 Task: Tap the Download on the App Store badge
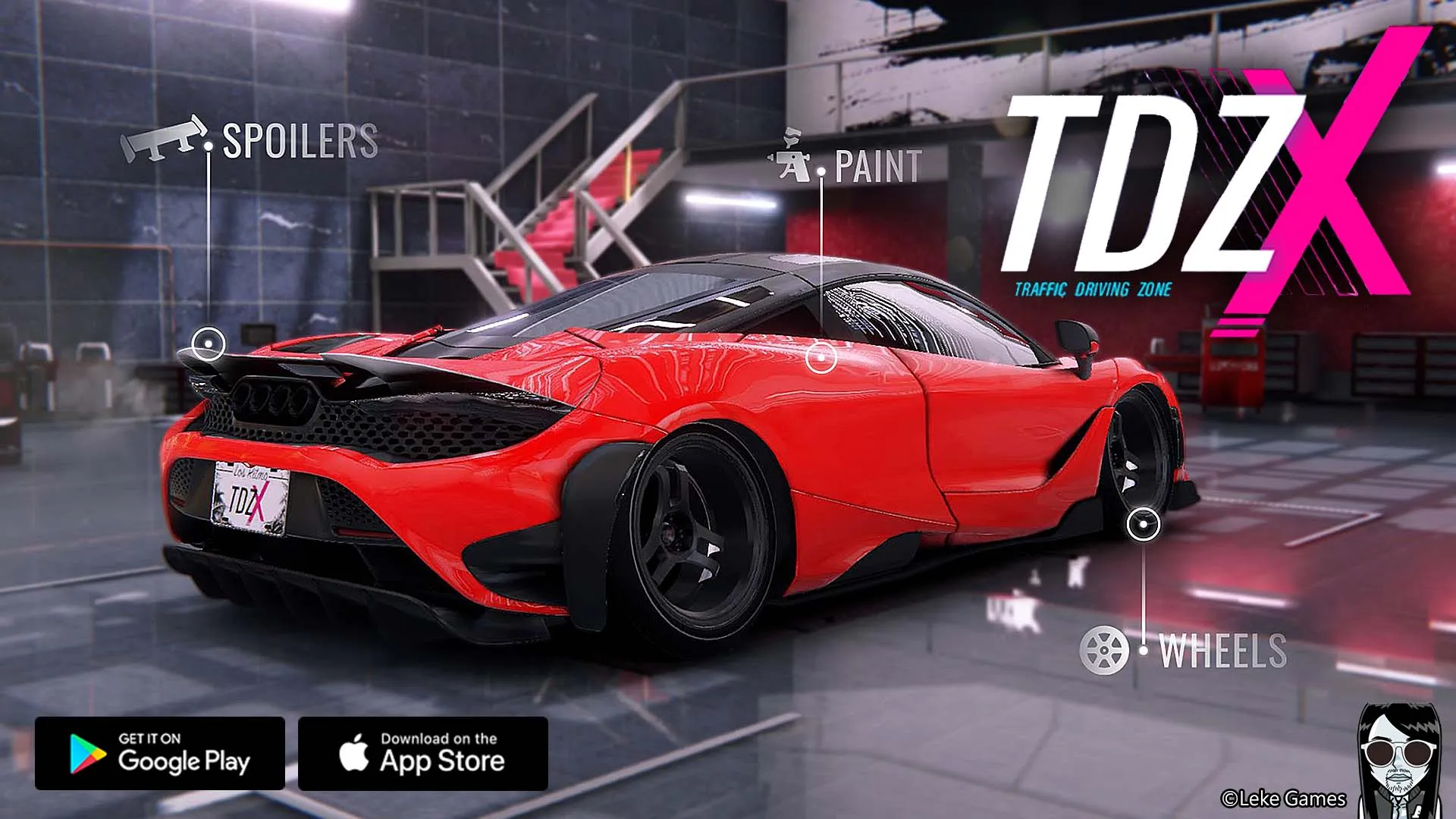point(423,753)
